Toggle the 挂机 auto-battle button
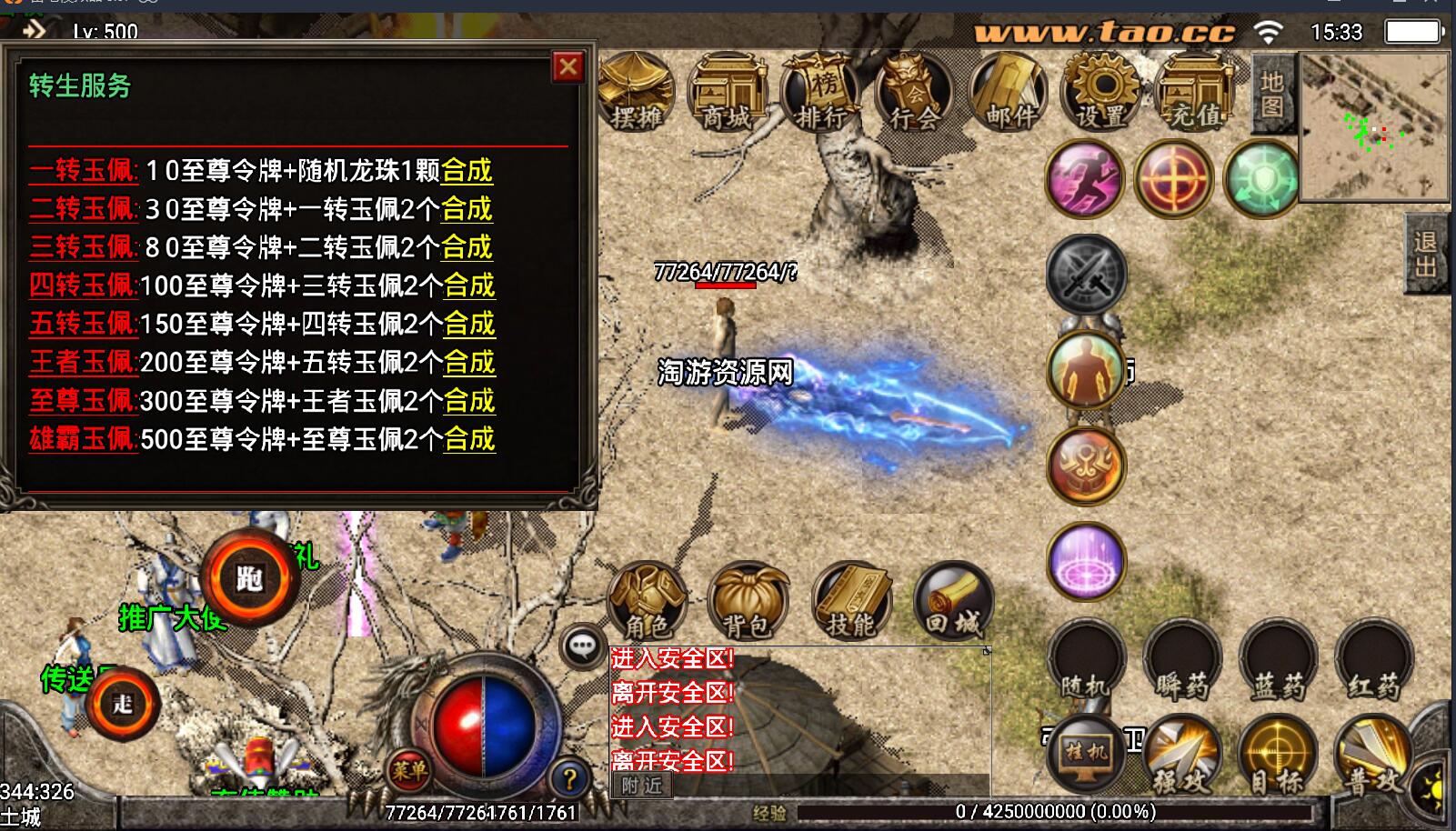Viewport: 1456px width, 831px height. point(1086,754)
